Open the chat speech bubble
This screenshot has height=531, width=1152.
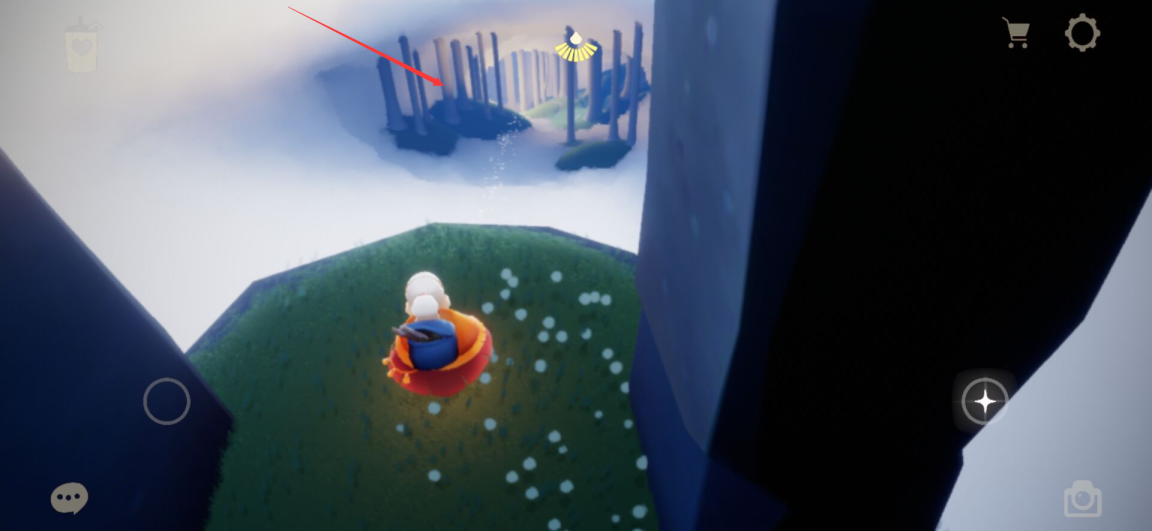click(69, 497)
